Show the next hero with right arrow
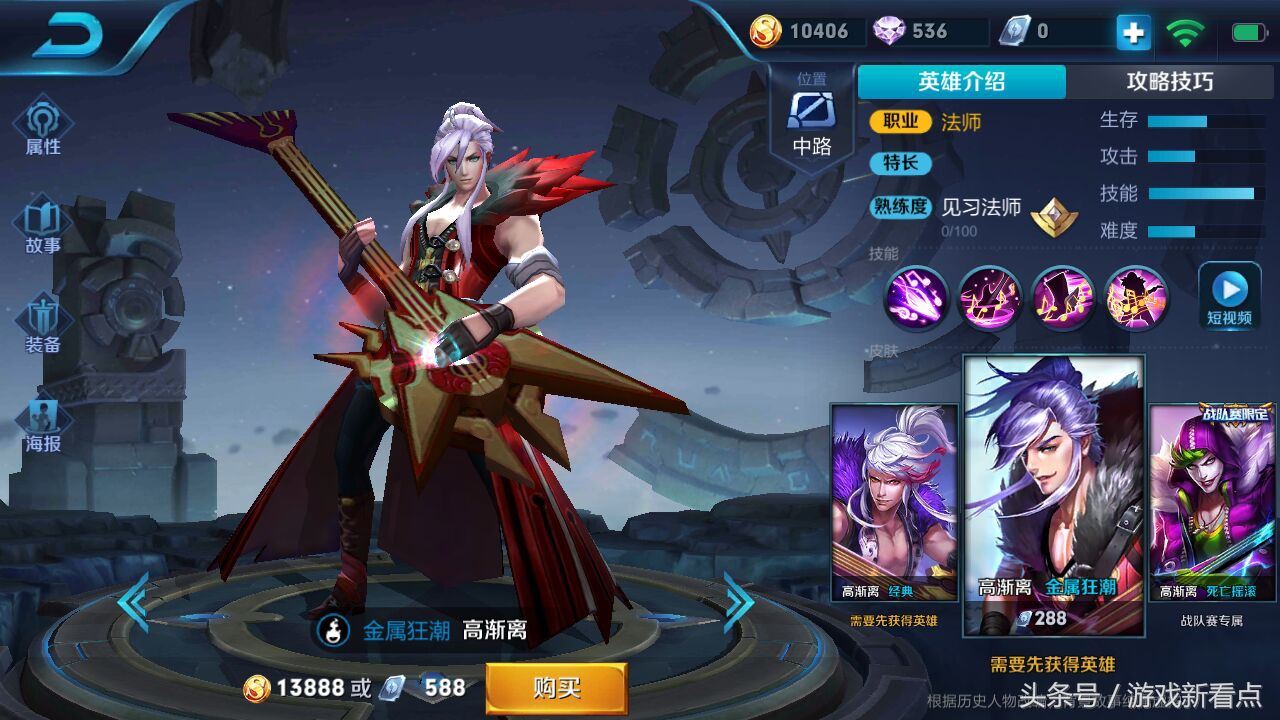The height and width of the screenshot is (720, 1280). (x=739, y=602)
